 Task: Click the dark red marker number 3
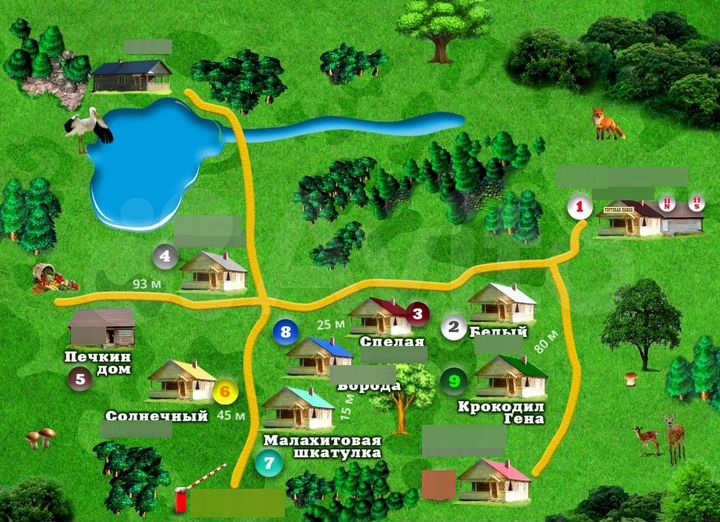[x=418, y=314]
